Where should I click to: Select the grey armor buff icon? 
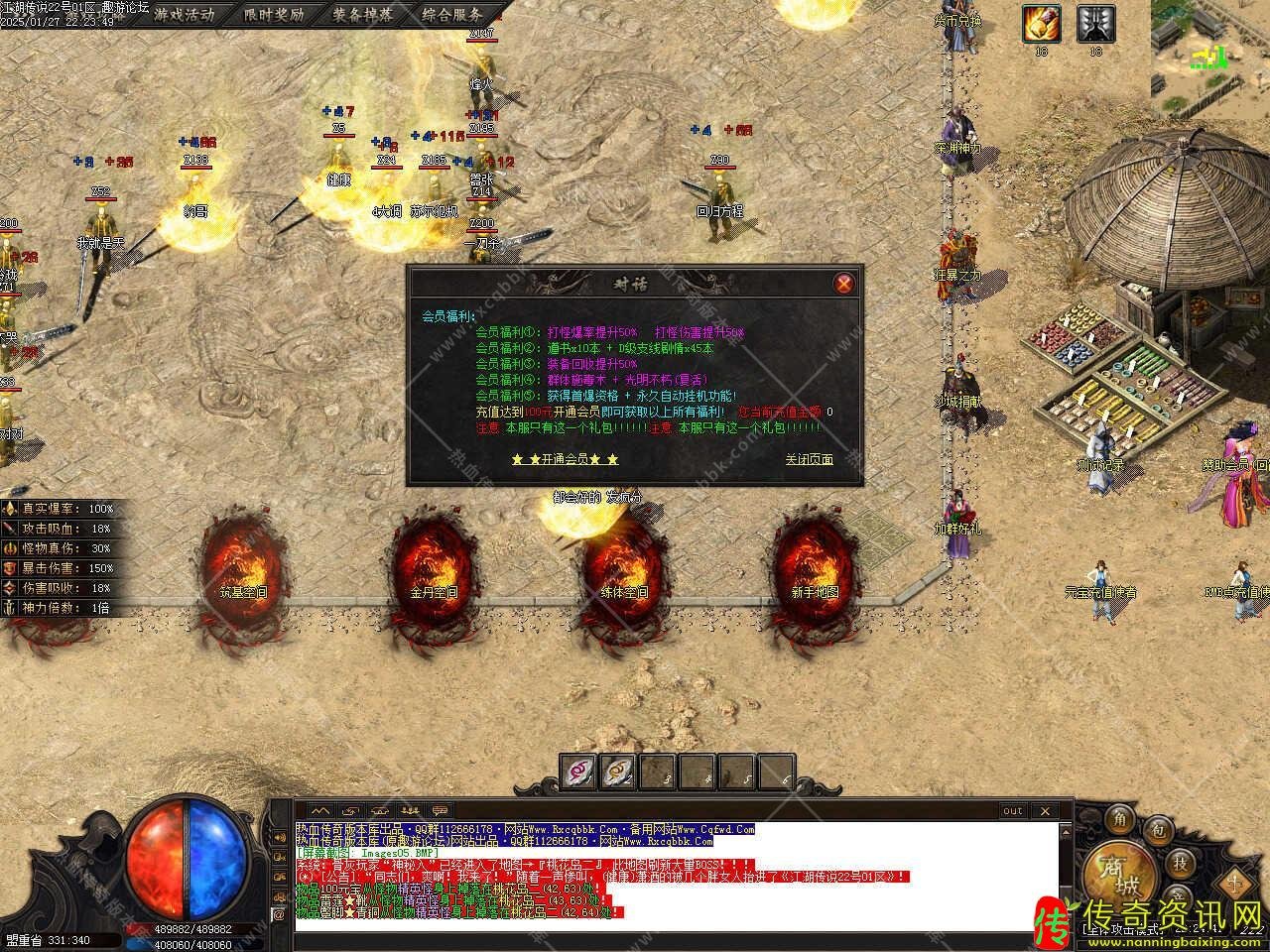click(1095, 23)
